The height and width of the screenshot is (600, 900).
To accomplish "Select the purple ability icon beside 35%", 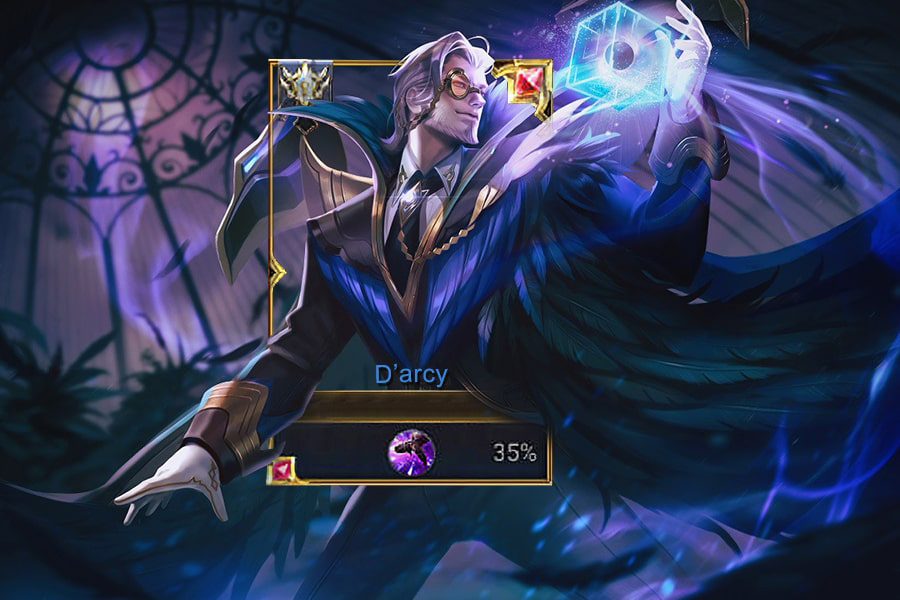I will pos(410,452).
